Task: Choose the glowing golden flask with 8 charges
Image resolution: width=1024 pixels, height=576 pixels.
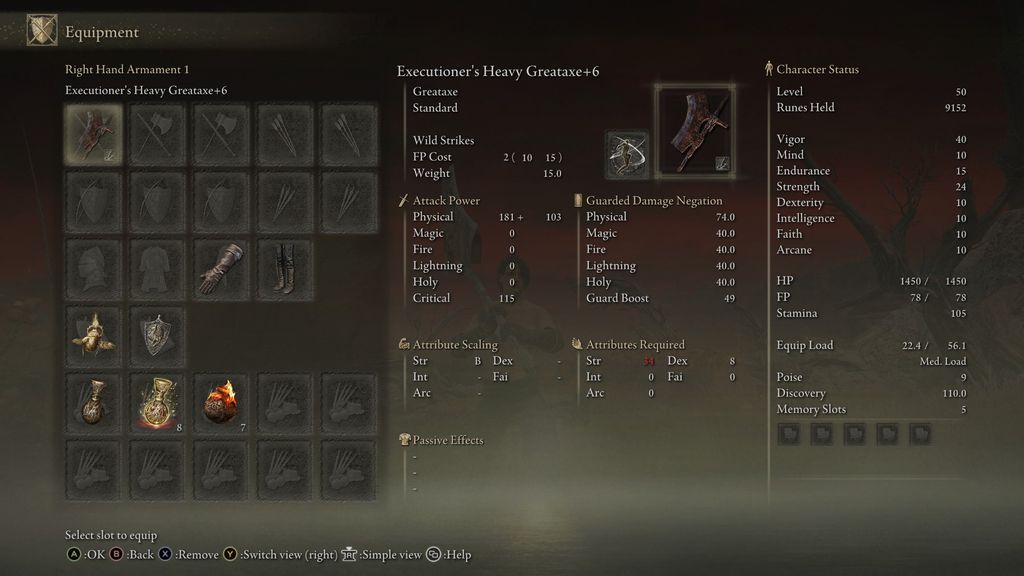Action: pyautogui.click(x=159, y=404)
